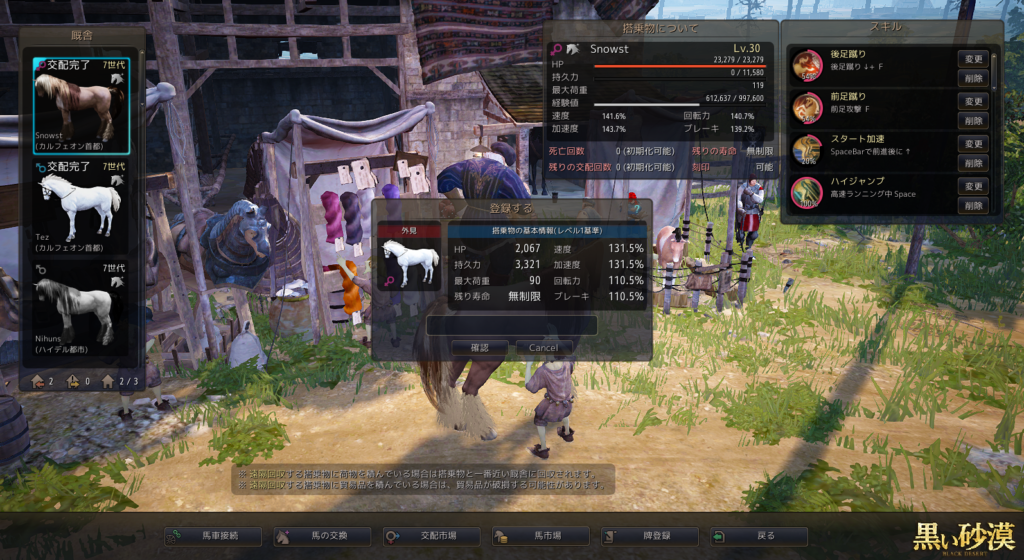Screen dimensions: 1024x560
Task: Go back with the 戻る button
Action: coord(758,536)
